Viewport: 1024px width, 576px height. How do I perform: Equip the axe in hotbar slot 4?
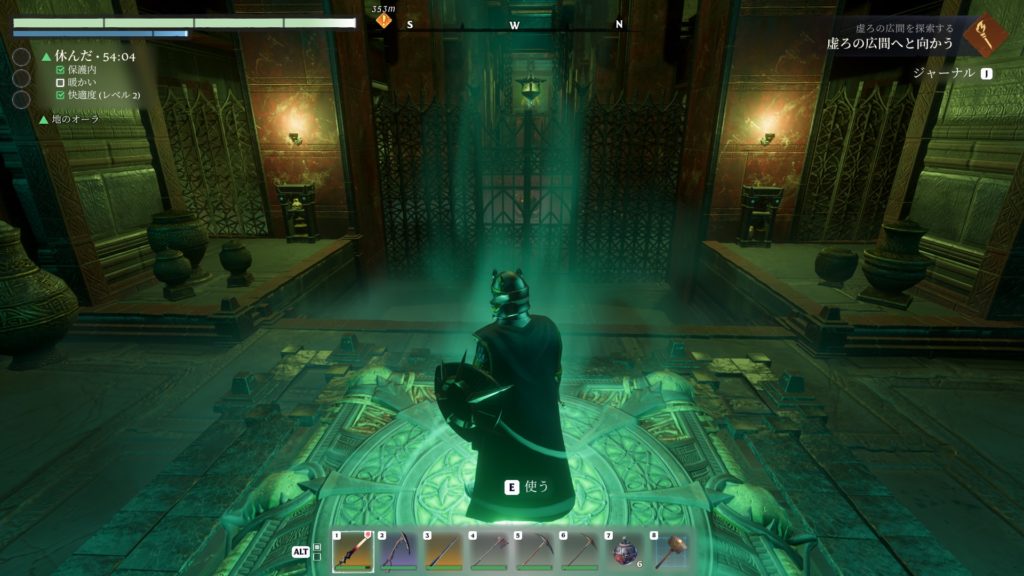(x=488, y=551)
